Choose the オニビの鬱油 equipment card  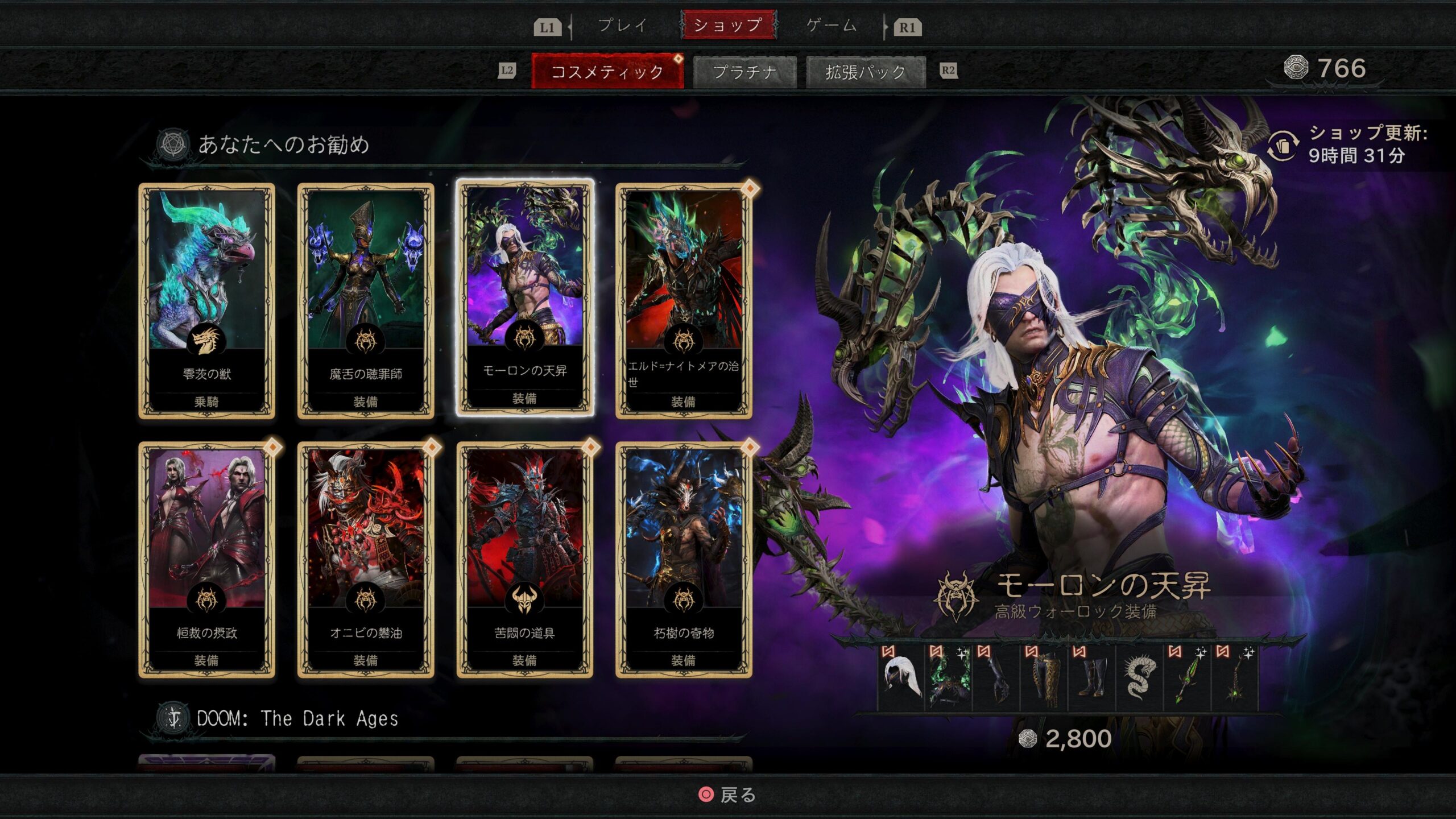click(x=366, y=560)
